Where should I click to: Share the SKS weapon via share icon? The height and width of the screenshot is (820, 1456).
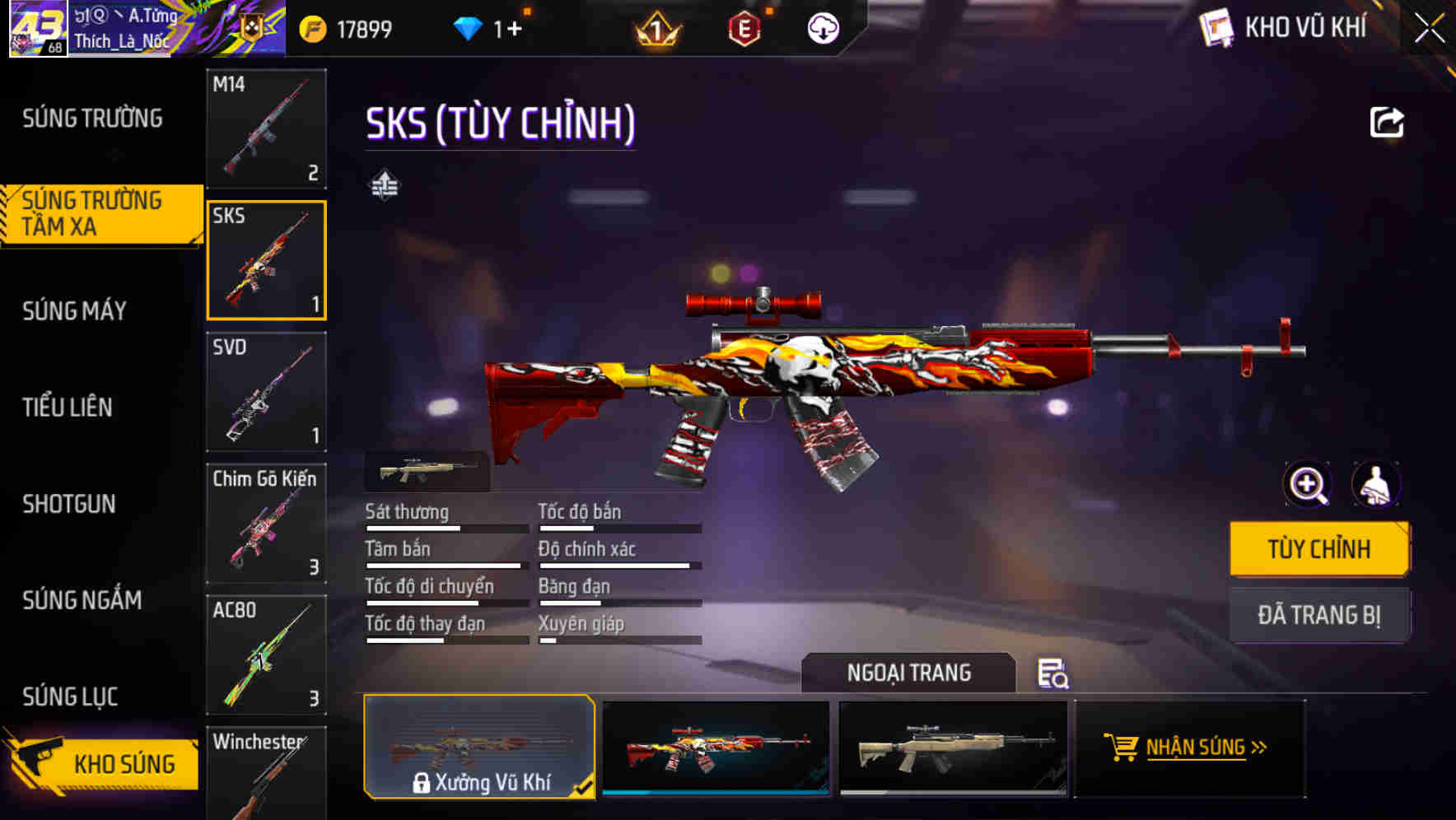pos(1387,120)
